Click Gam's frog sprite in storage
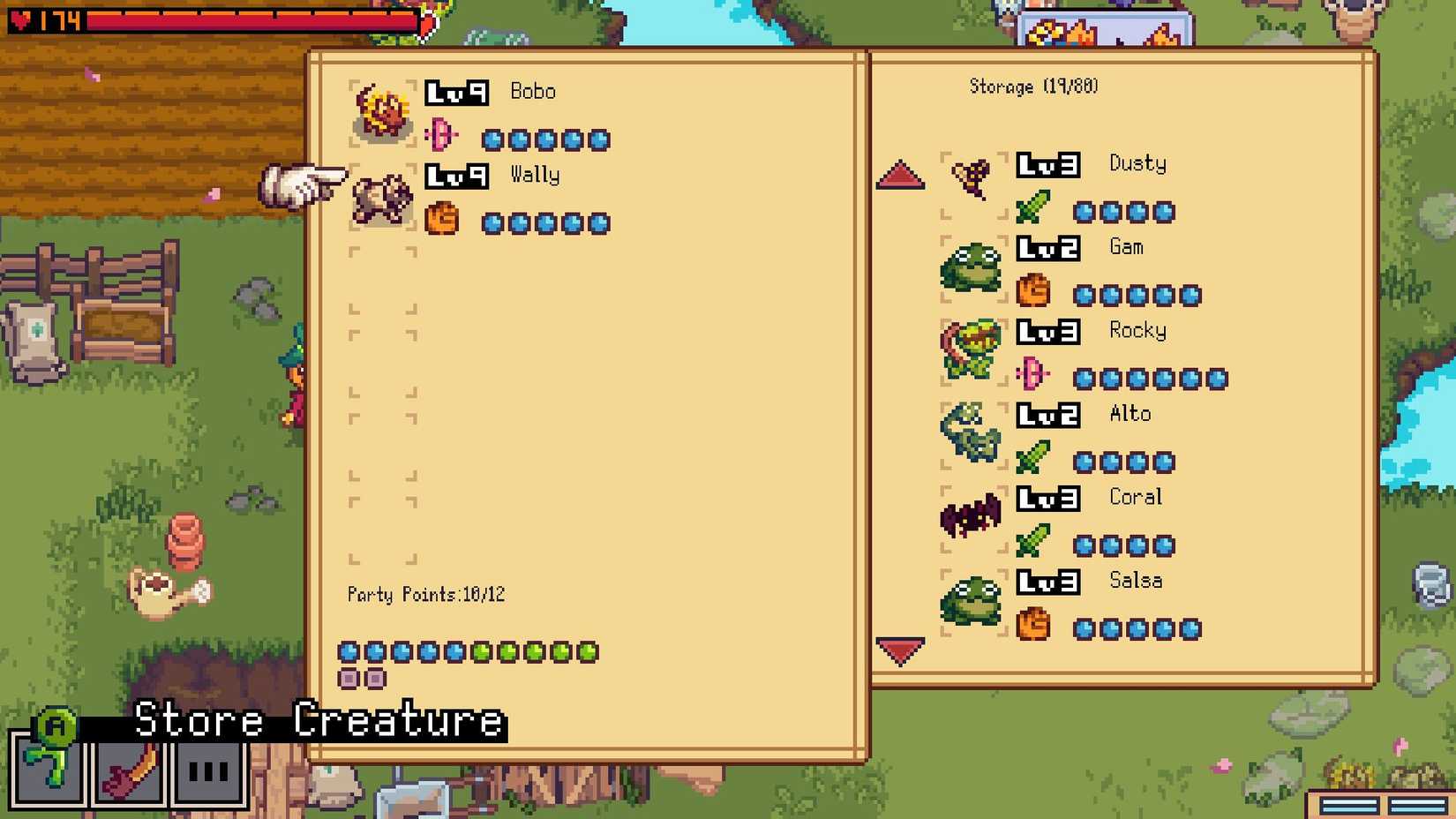The image size is (1456, 819). coord(973,269)
